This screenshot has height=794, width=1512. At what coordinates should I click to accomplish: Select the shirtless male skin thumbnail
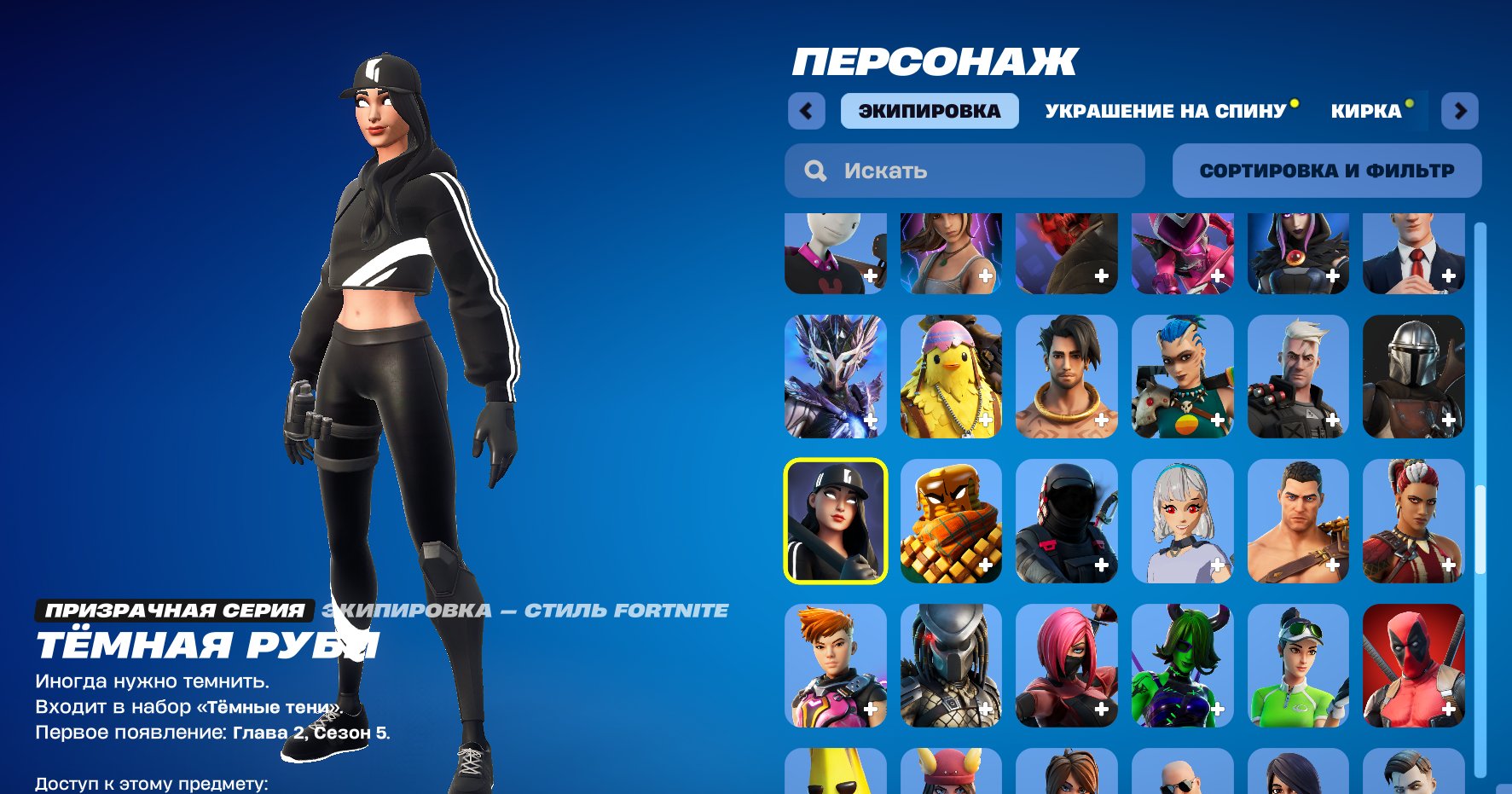pyautogui.click(x=1300, y=521)
